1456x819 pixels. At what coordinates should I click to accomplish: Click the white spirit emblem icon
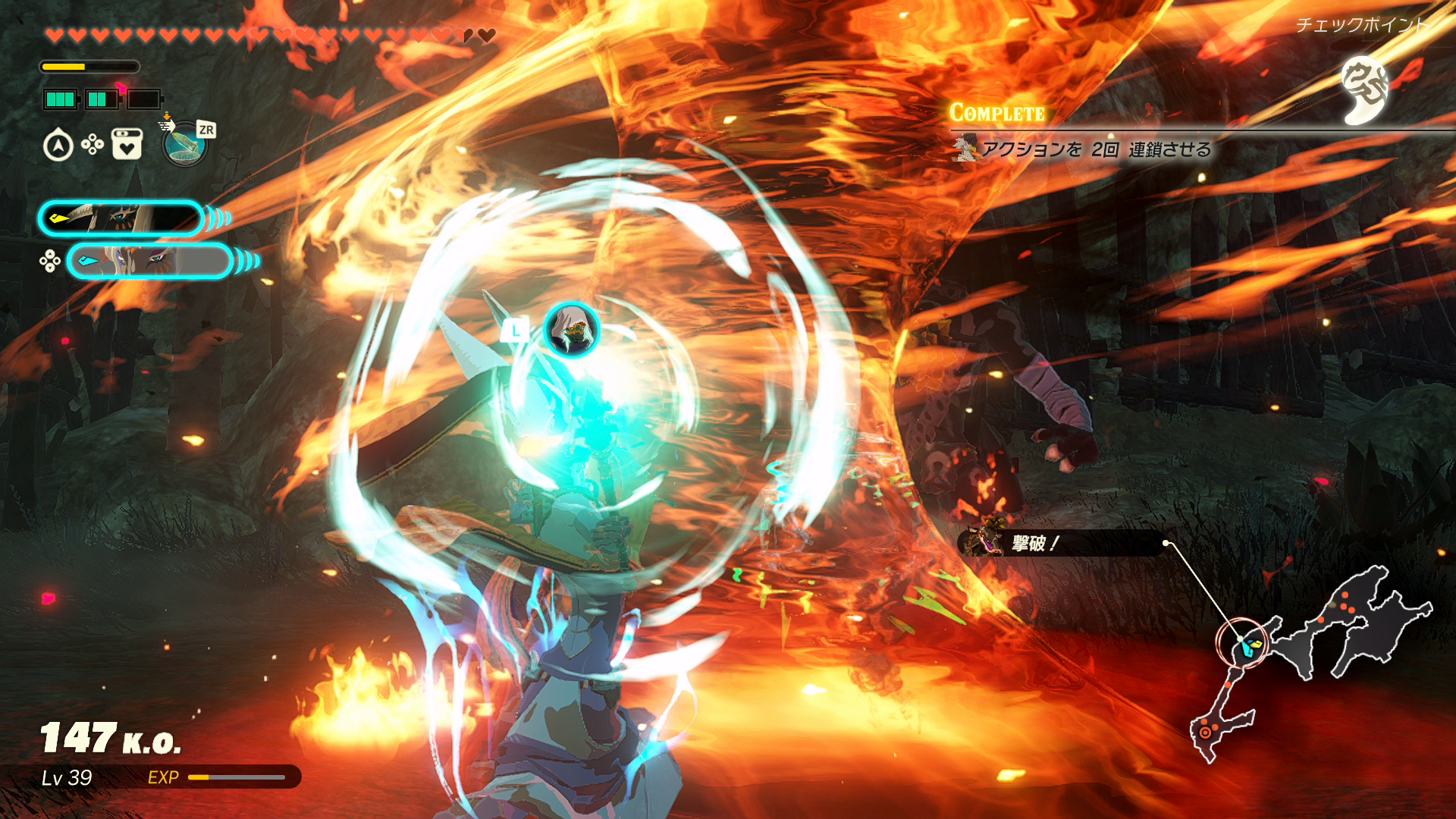(x=1364, y=91)
